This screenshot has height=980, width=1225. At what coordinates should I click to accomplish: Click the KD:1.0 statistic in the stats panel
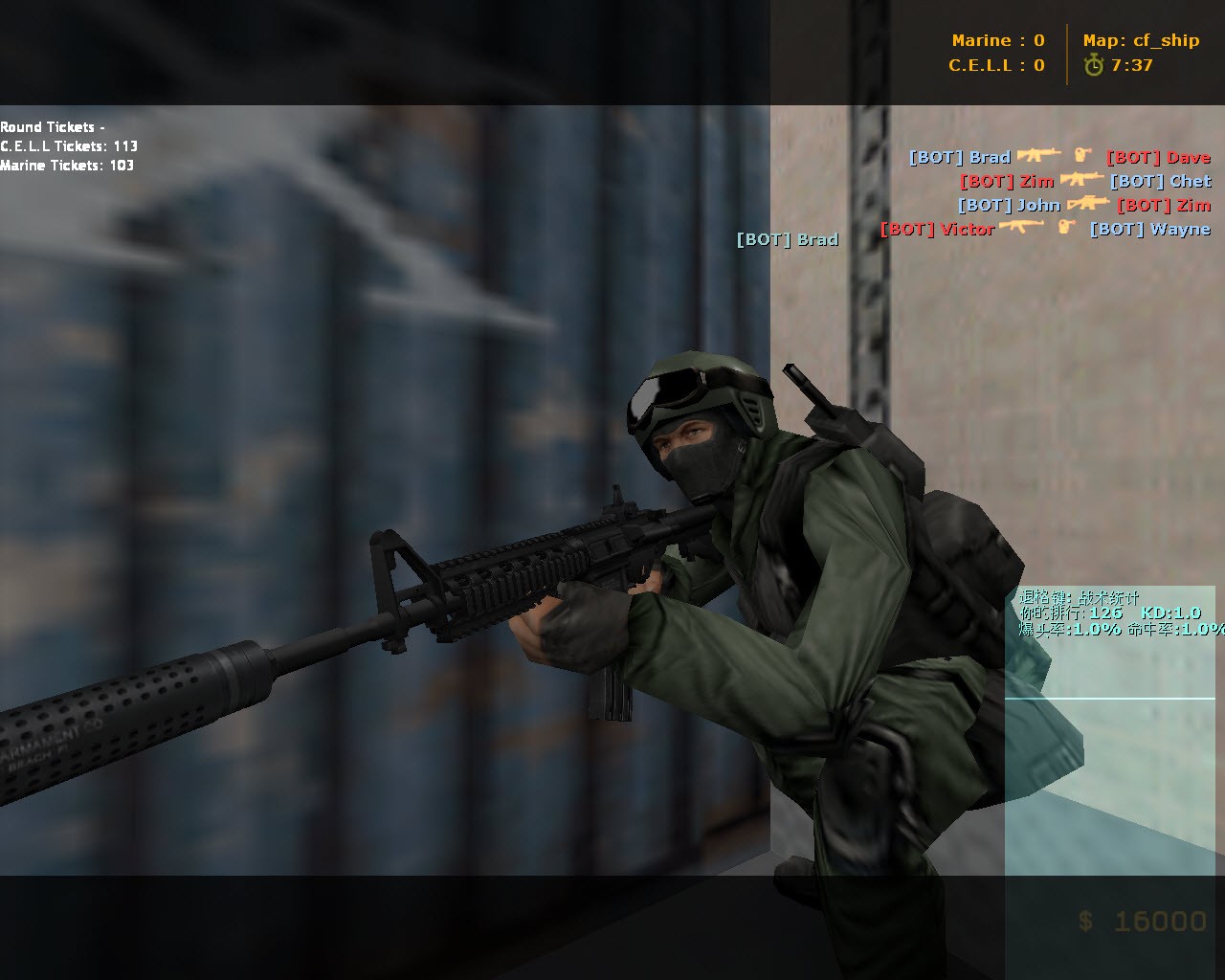(x=1169, y=614)
